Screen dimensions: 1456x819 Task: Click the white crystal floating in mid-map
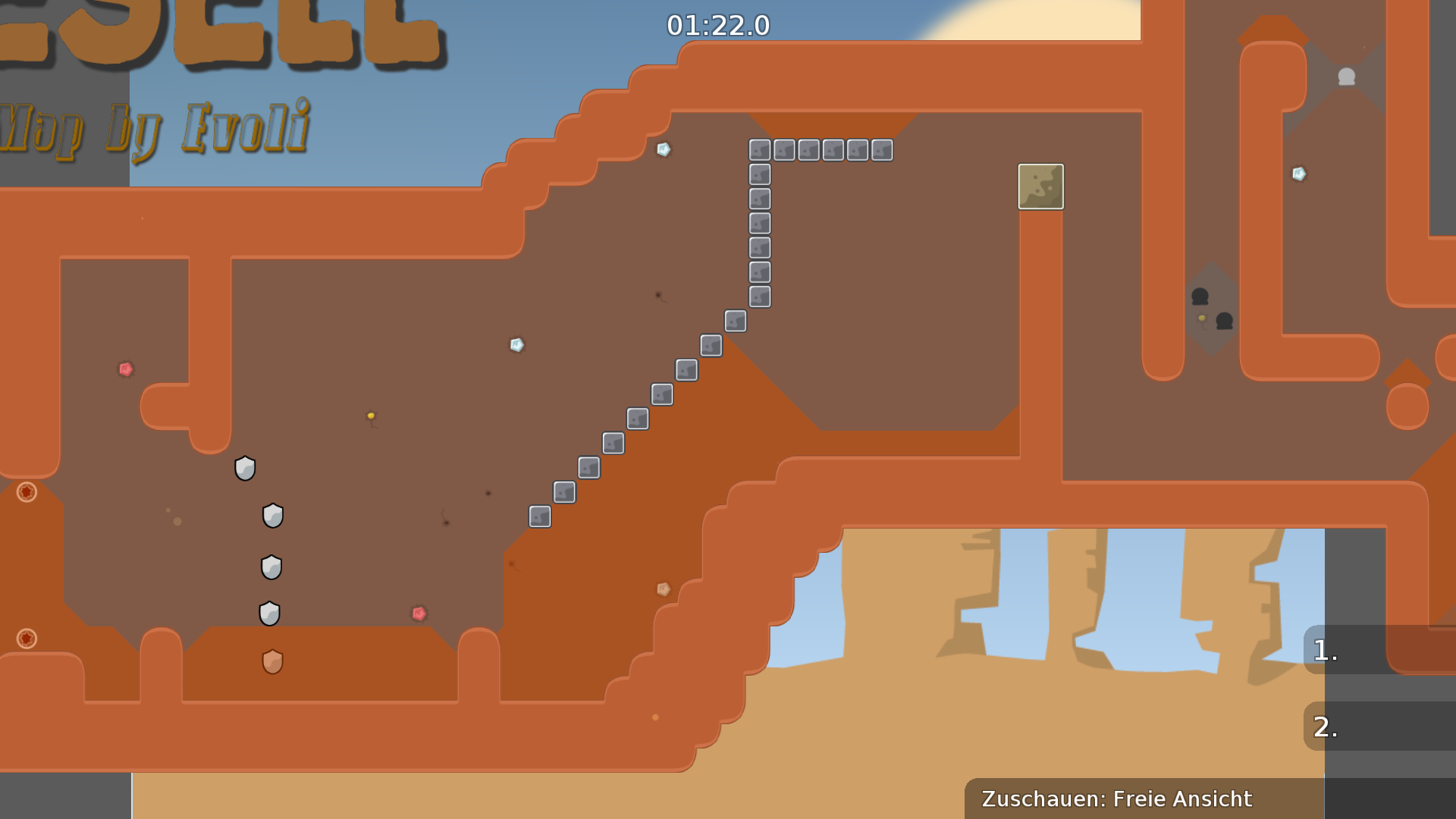518,346
